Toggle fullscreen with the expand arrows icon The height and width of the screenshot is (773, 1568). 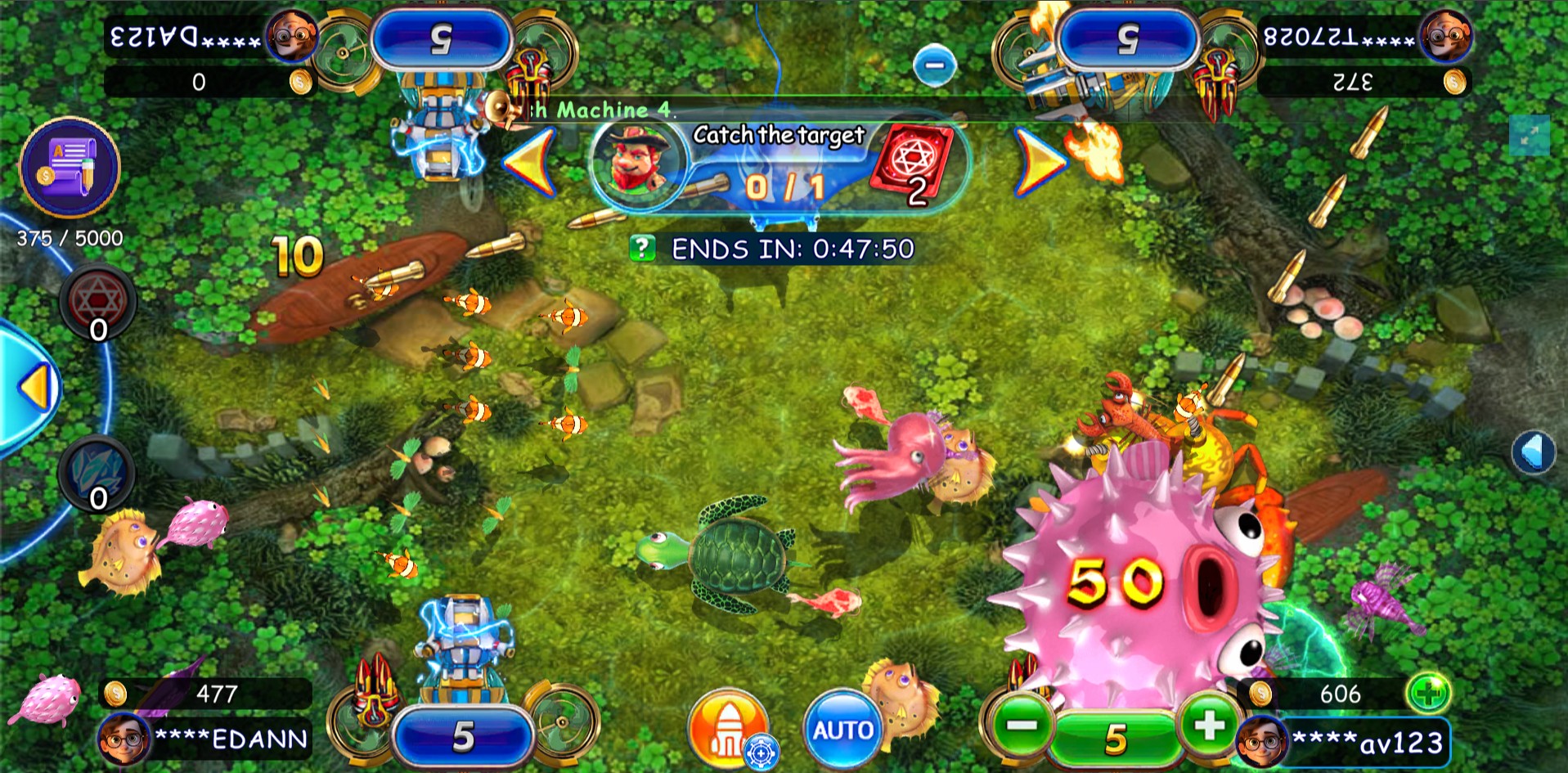(x=1529, y=134)
